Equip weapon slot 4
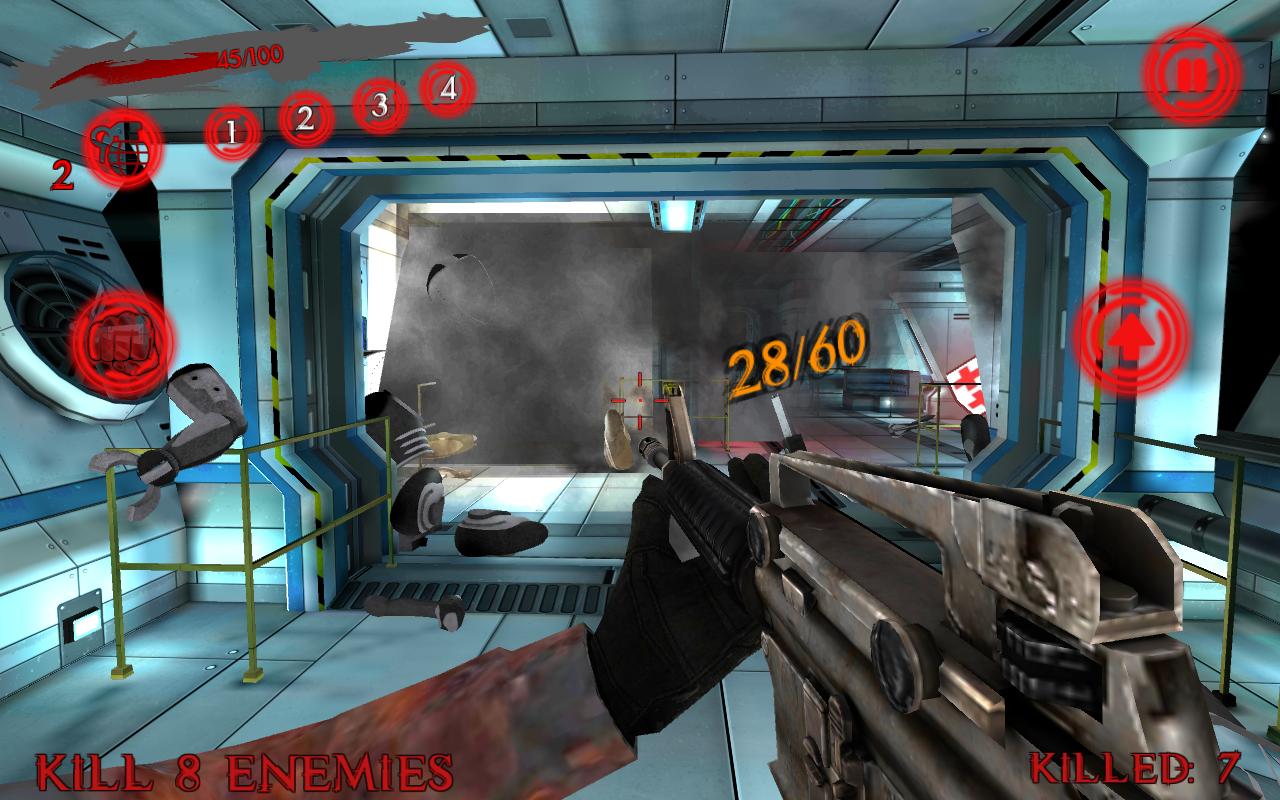The height and width of the screenshot is (800, 1280). (x=448, y=88)
